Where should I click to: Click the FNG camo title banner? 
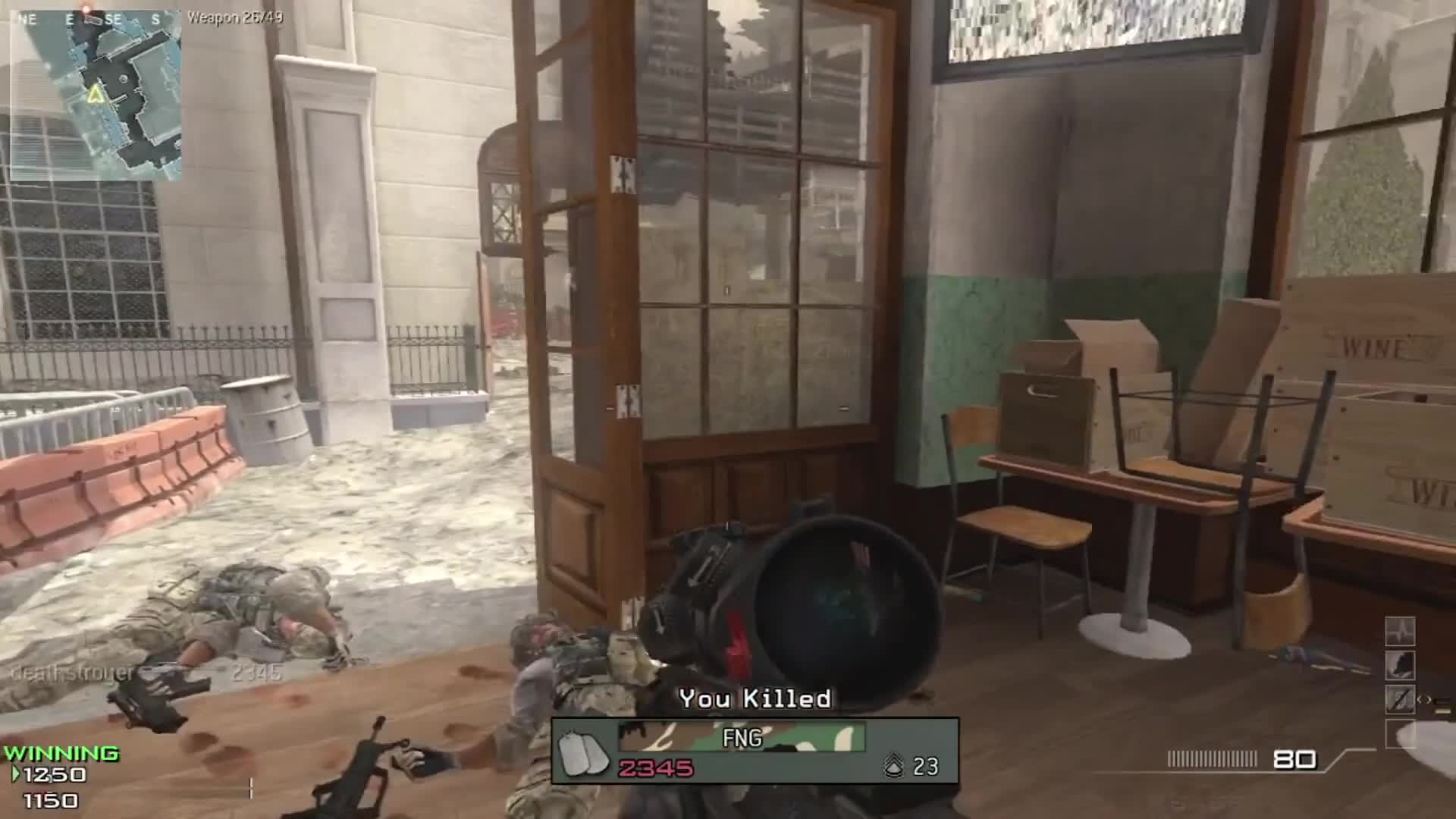(742, 737)
